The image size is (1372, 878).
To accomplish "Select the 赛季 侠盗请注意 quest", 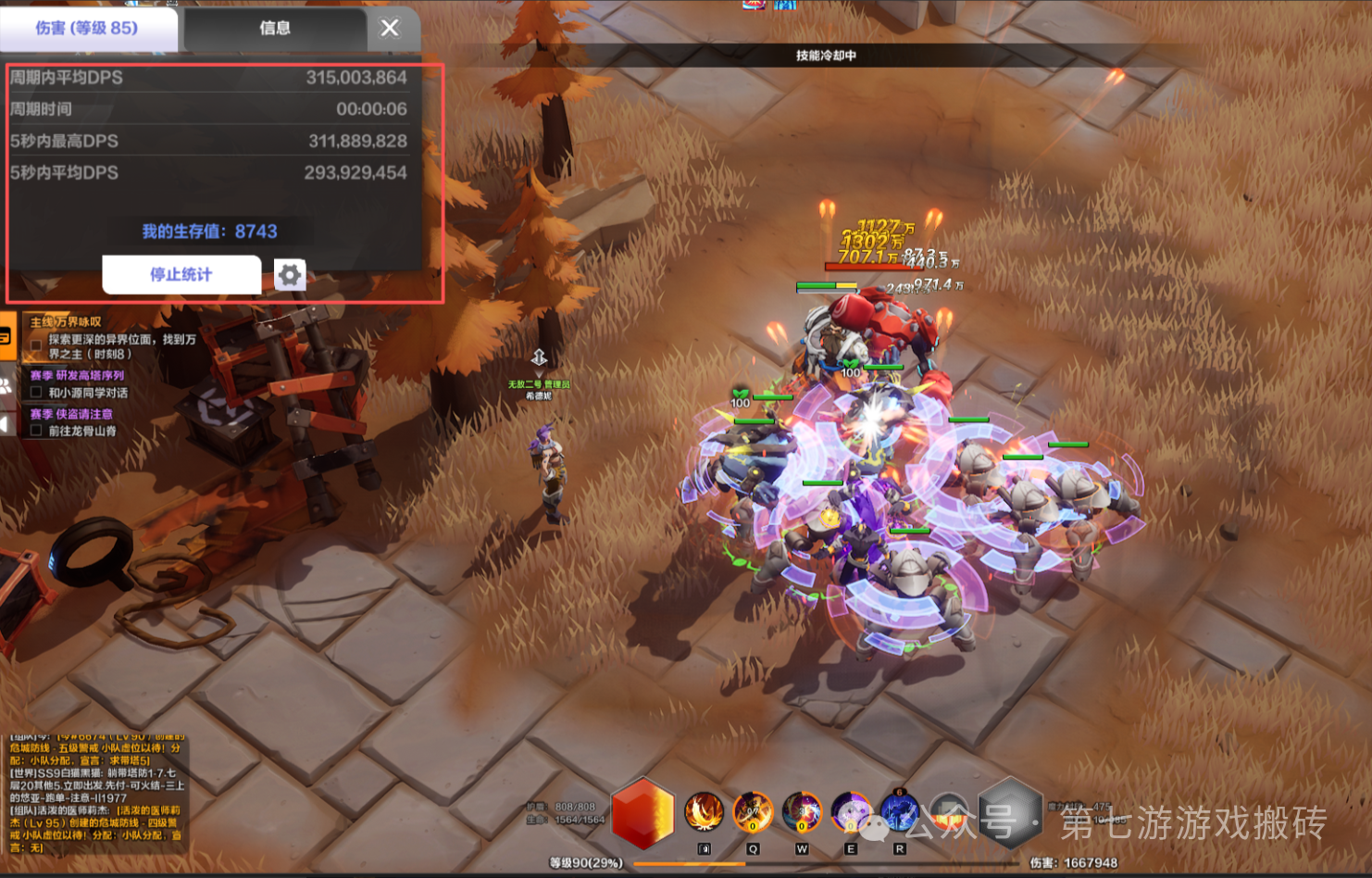I will (x=71, y=414).
